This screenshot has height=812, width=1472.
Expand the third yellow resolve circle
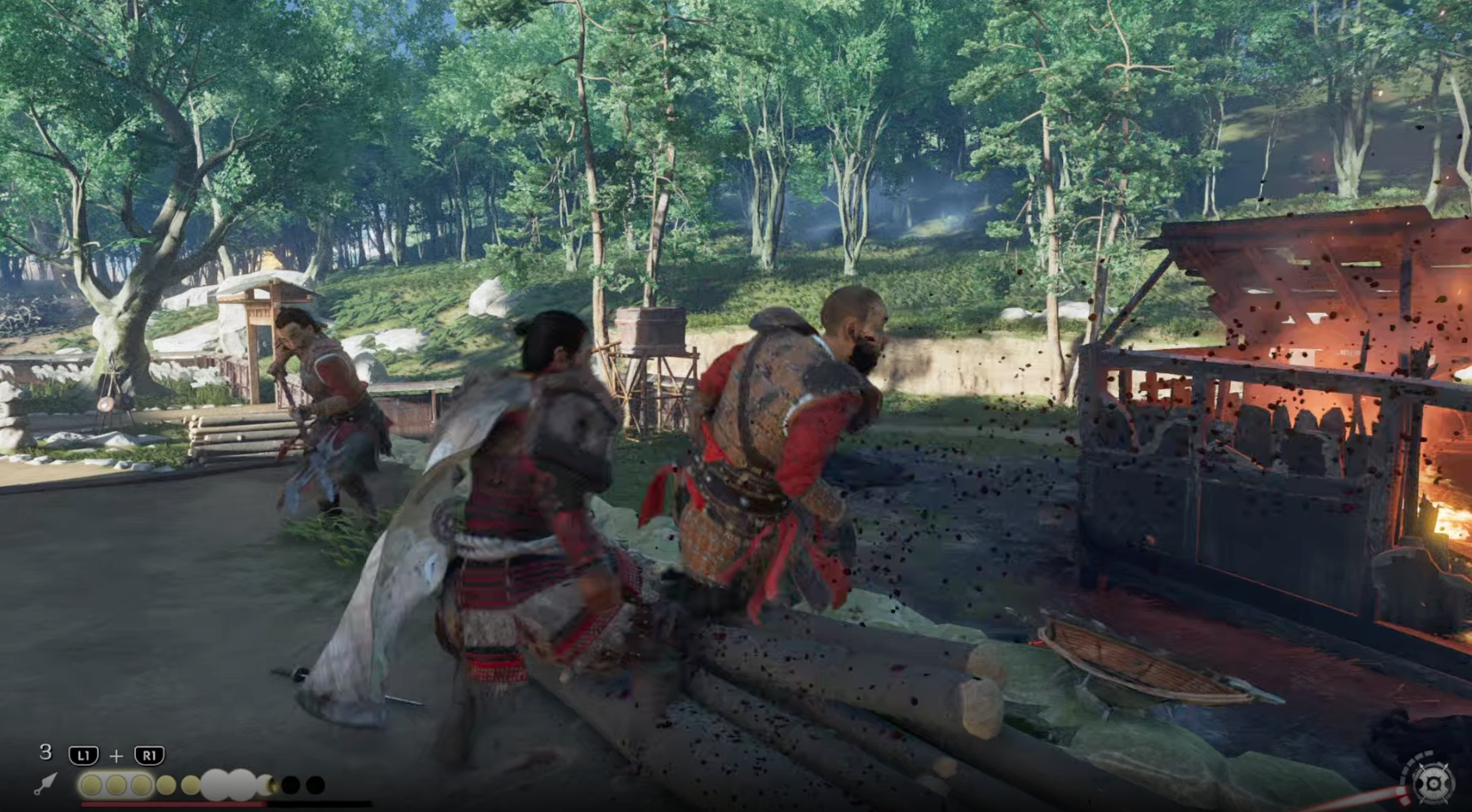click(141, 784)
